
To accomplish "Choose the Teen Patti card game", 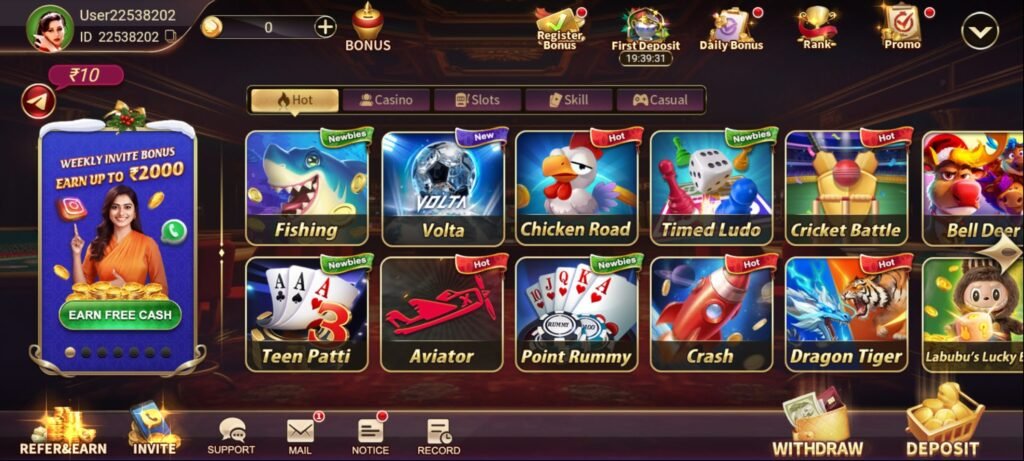I will click(x=306, y=314).
